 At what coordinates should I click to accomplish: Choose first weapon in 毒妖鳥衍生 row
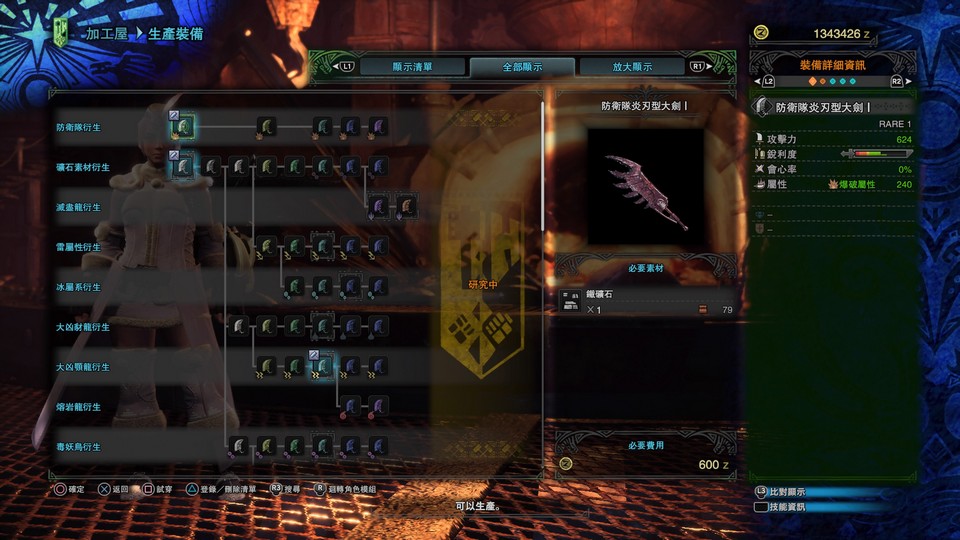pos(239,446)
